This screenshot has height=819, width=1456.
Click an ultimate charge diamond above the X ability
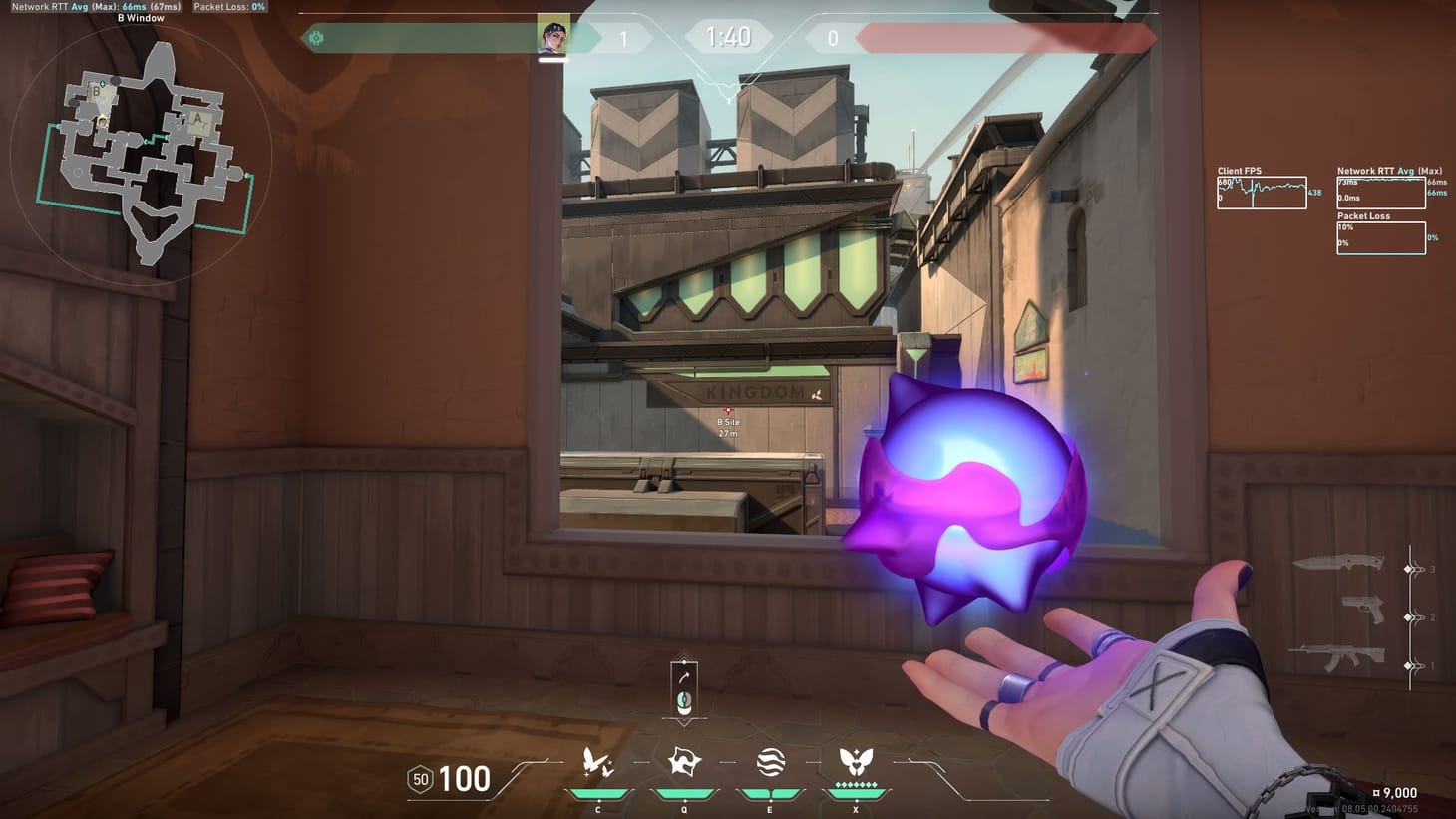click(854, 786)
